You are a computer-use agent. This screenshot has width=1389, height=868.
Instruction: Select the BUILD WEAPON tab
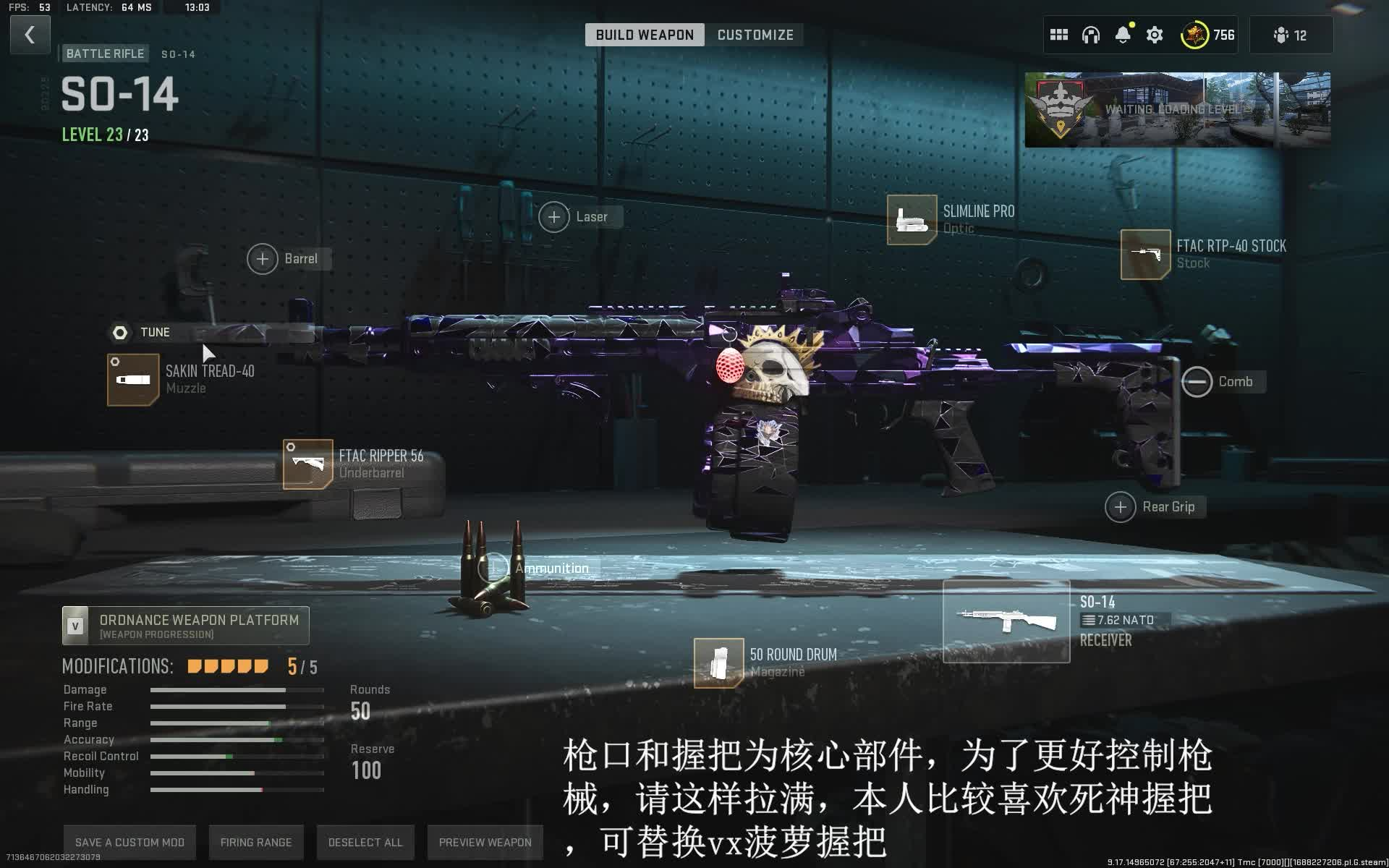[x=643, y=35]
